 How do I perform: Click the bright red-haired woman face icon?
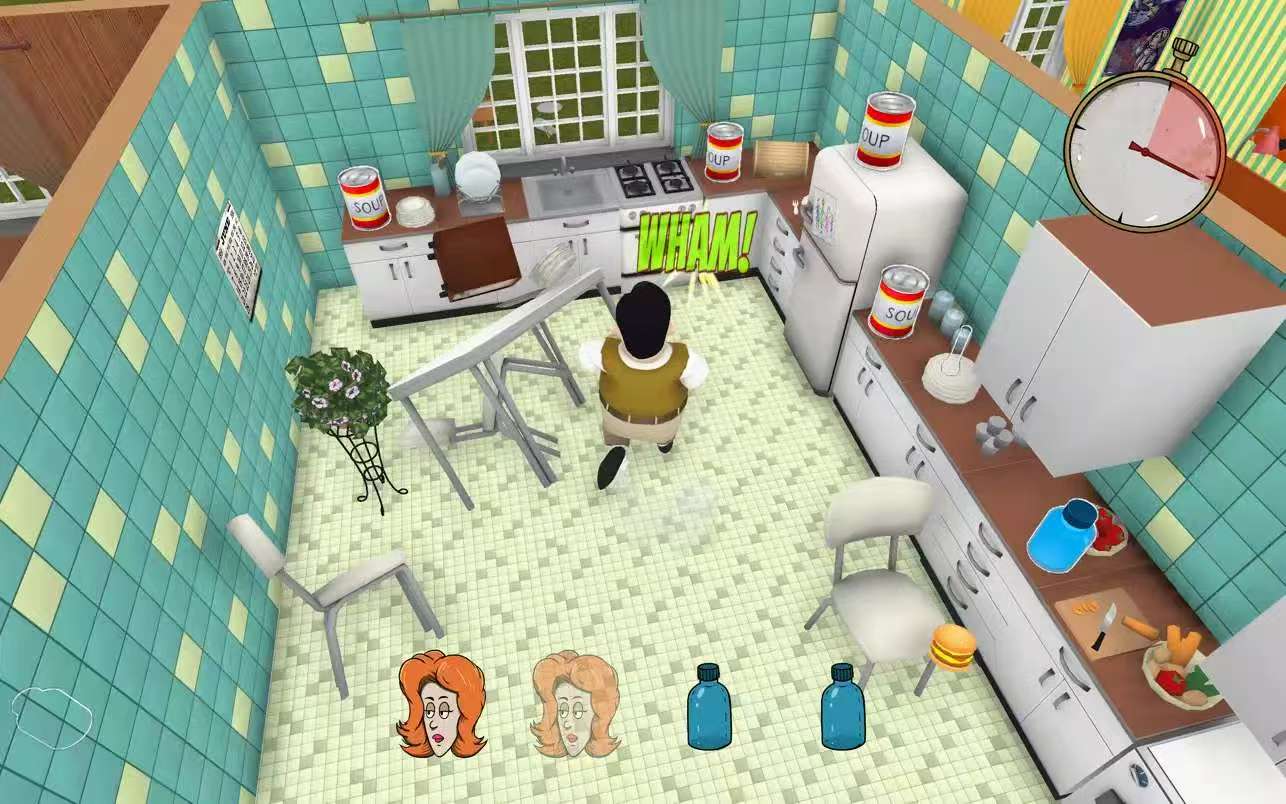(x=441, y=703)
